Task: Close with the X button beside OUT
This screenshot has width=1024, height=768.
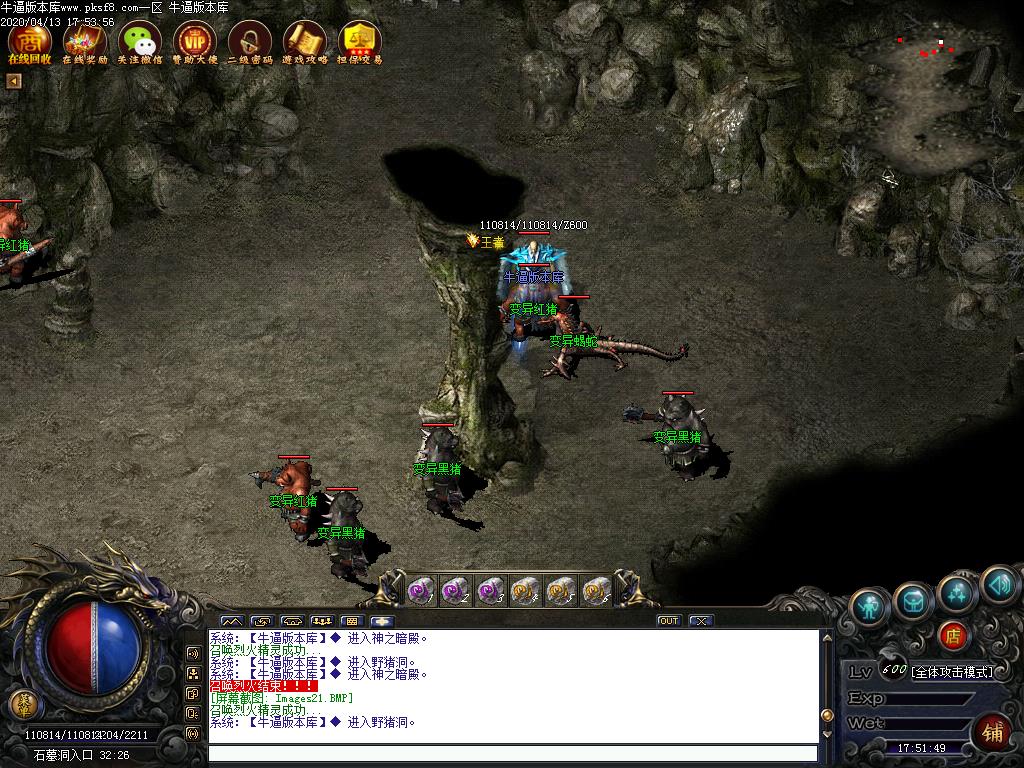Action: tap(701, 621)
